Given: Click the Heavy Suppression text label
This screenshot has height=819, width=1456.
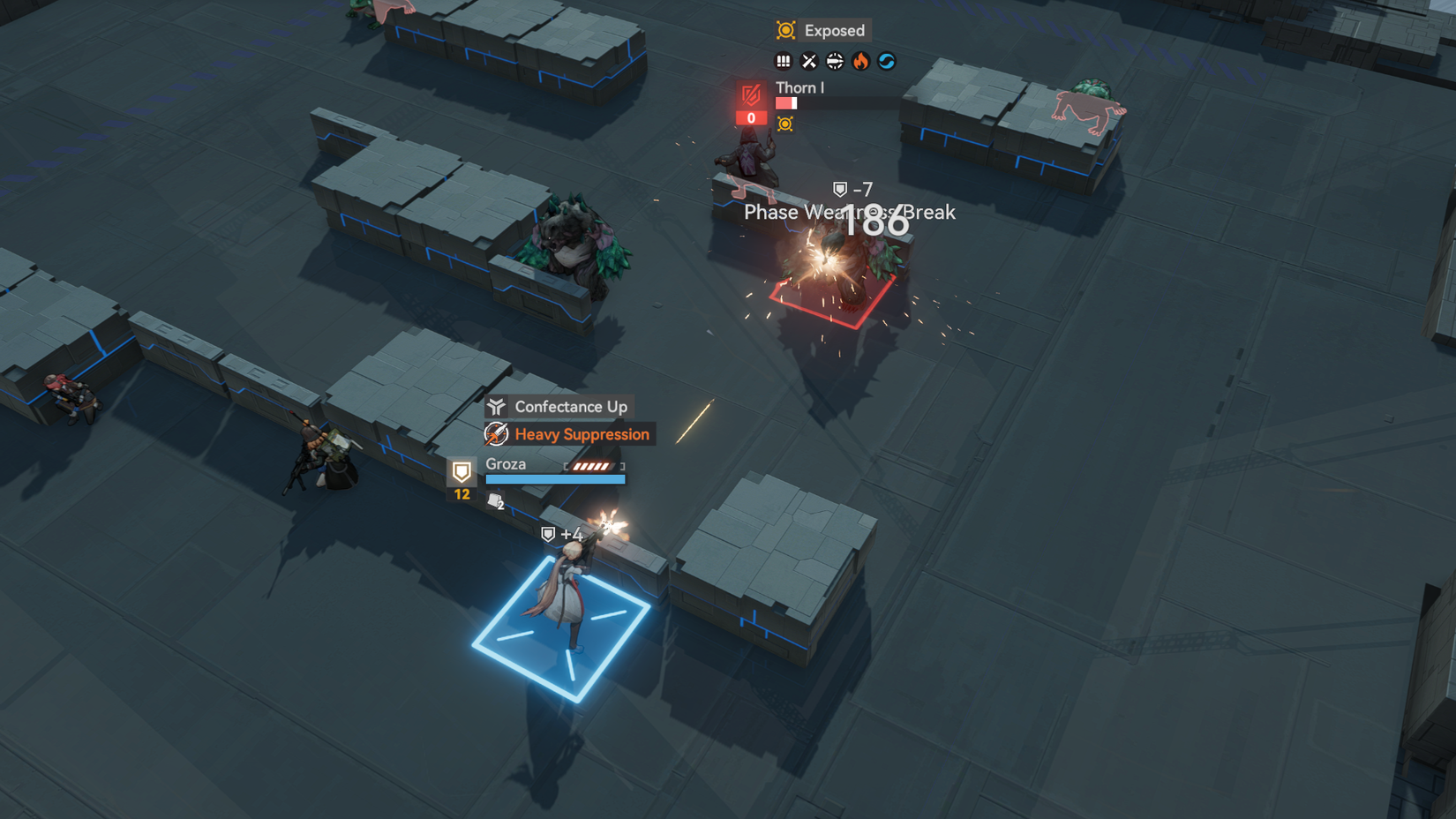Looking at the screenshot, I should [x=582, y=434].
